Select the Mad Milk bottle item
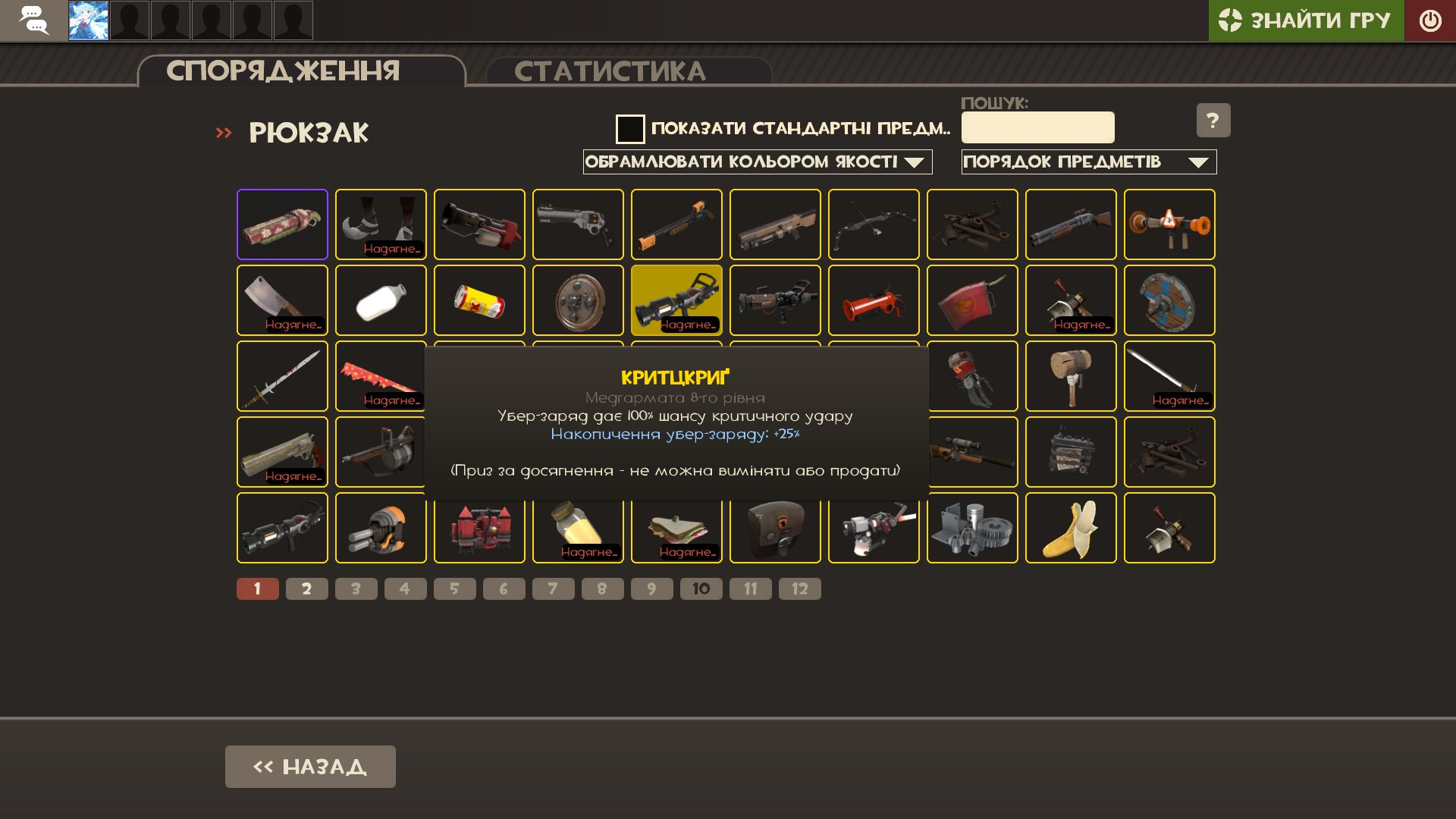This screenshot has width=1456, height=819. pyautogui.click(x=381, y=300)
